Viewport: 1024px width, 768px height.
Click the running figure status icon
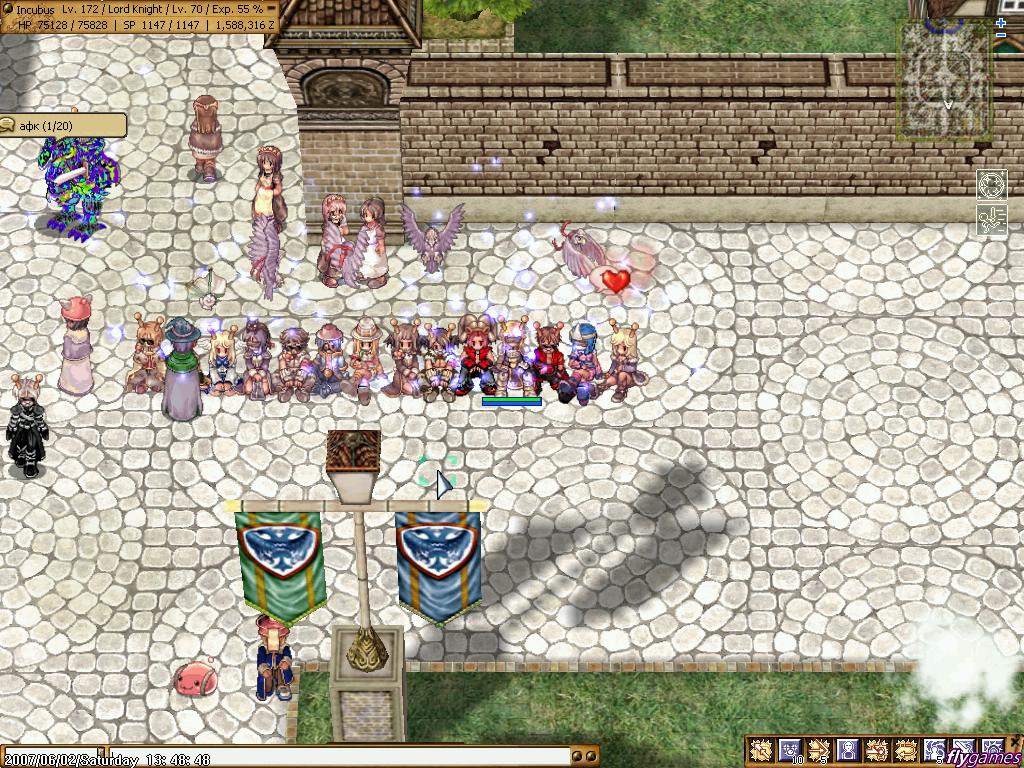(992, 220)
